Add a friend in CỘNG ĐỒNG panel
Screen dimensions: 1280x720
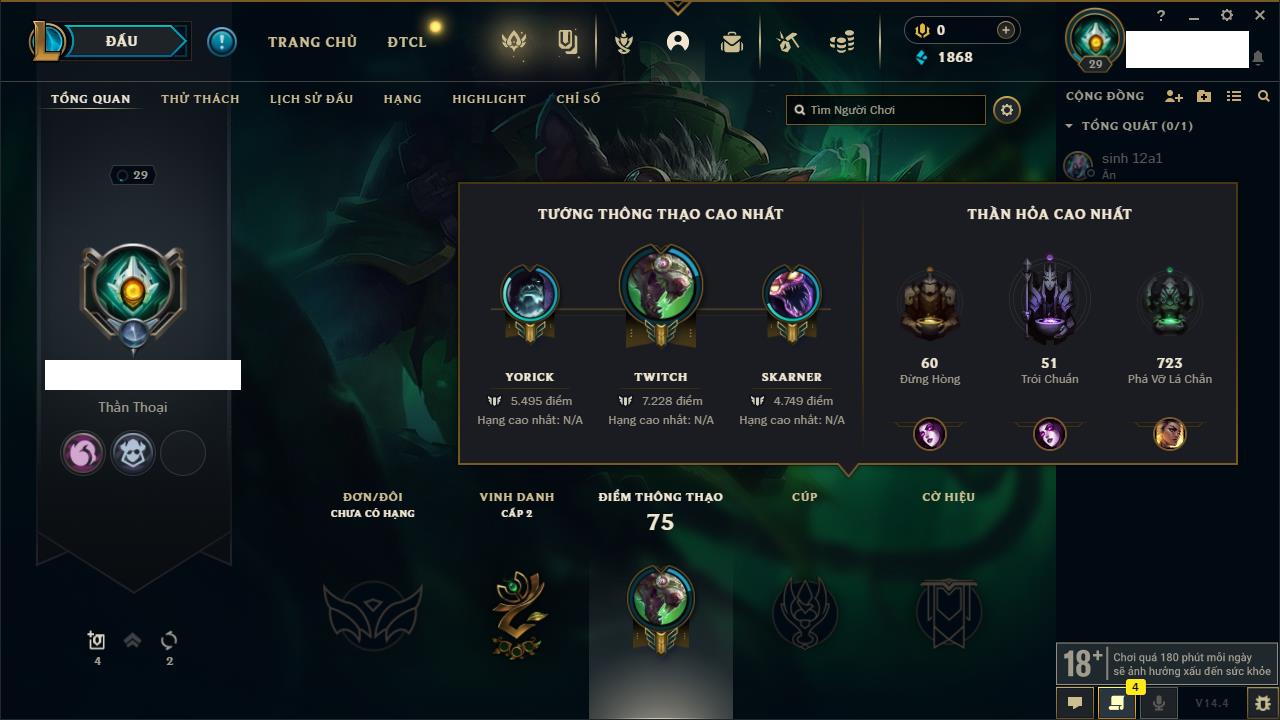pyautogui.click(x=1174, y=96)
